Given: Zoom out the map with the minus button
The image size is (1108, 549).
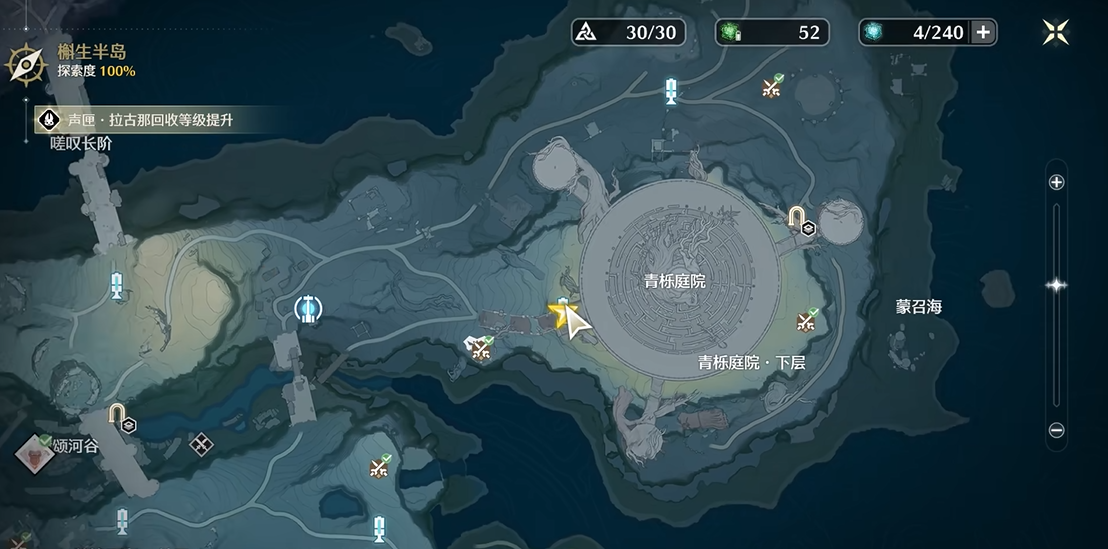Looking at the screenshot, I should pos(1056,431).
